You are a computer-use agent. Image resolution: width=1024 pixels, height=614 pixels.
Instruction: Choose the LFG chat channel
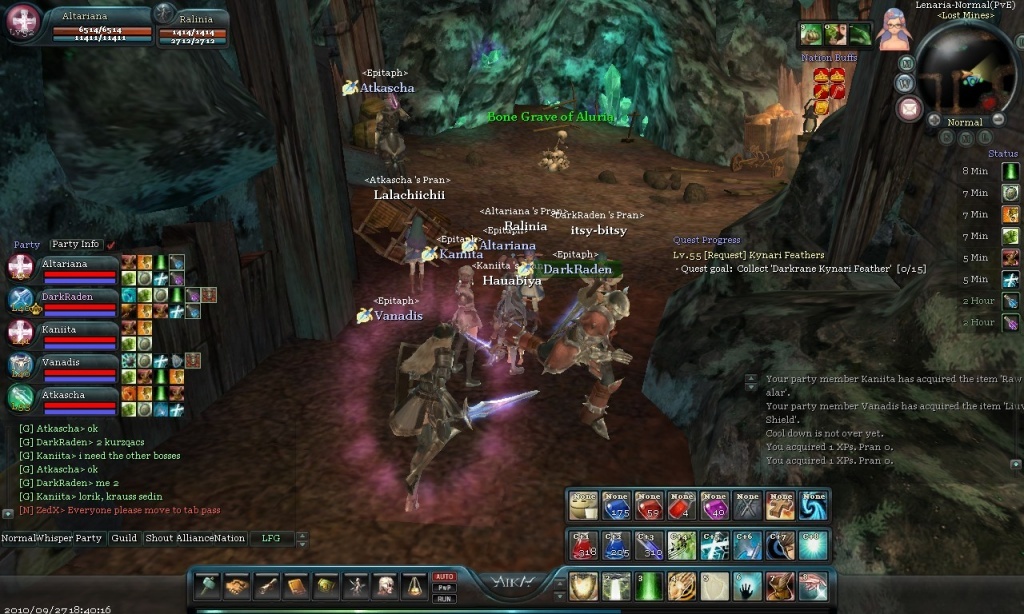click(x=272, y=538)
